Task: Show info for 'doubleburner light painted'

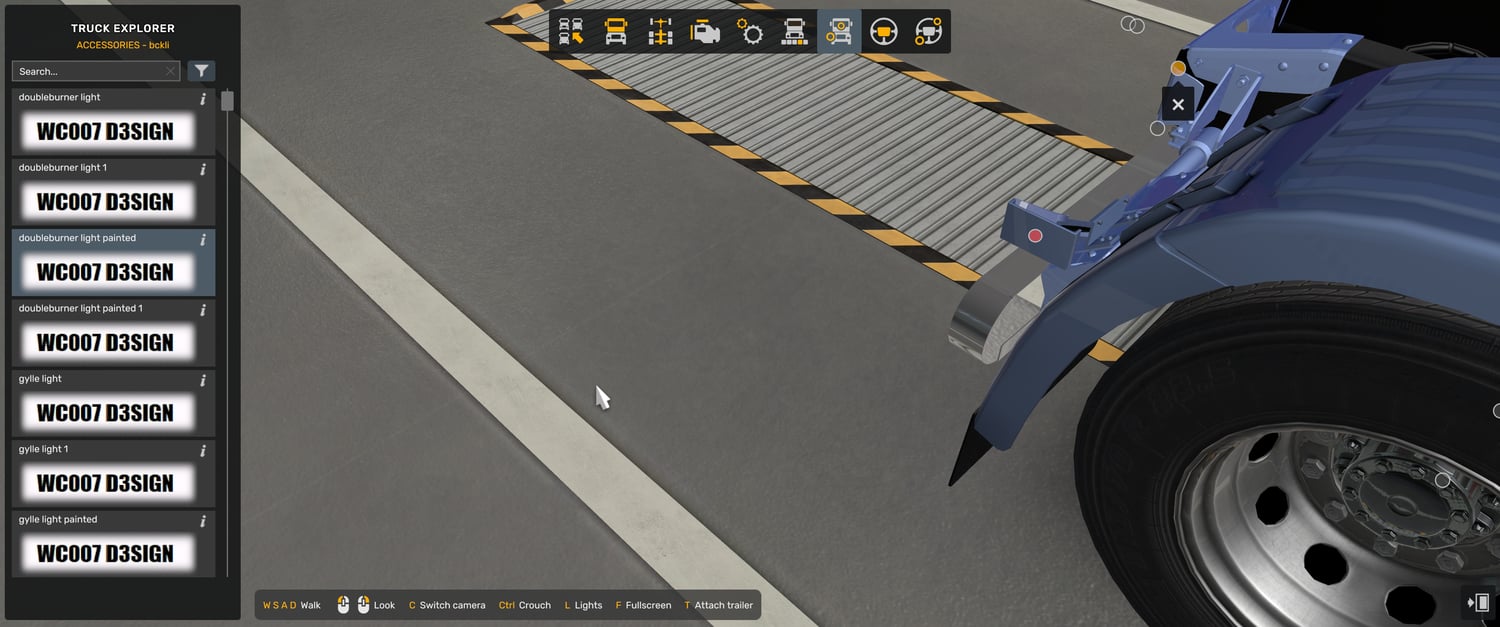Action: (x=203, y=240)
